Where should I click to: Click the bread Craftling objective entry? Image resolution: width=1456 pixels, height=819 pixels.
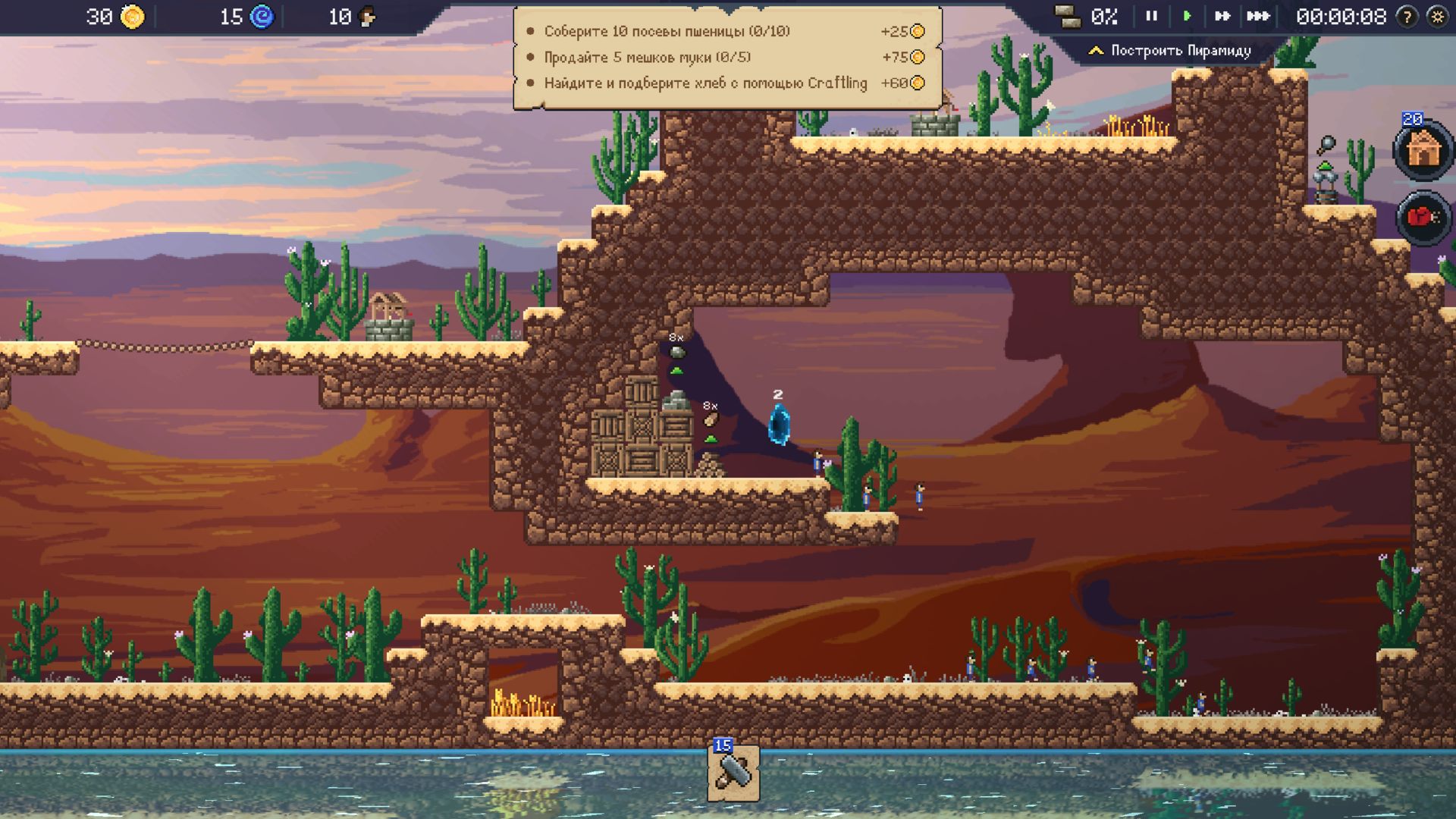pyautogui.click(x=705, y=83)
